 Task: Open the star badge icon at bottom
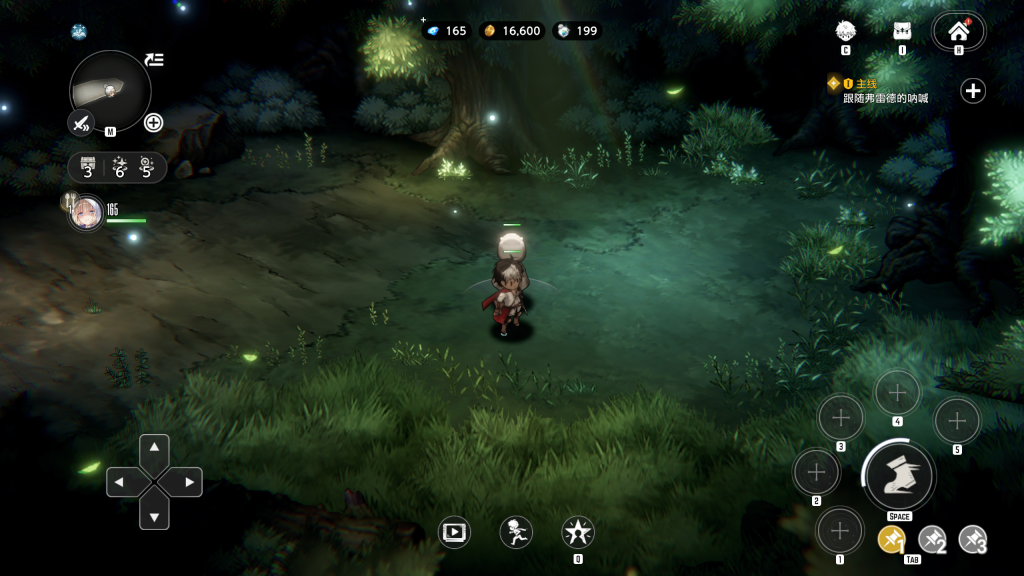click(578, 532)
